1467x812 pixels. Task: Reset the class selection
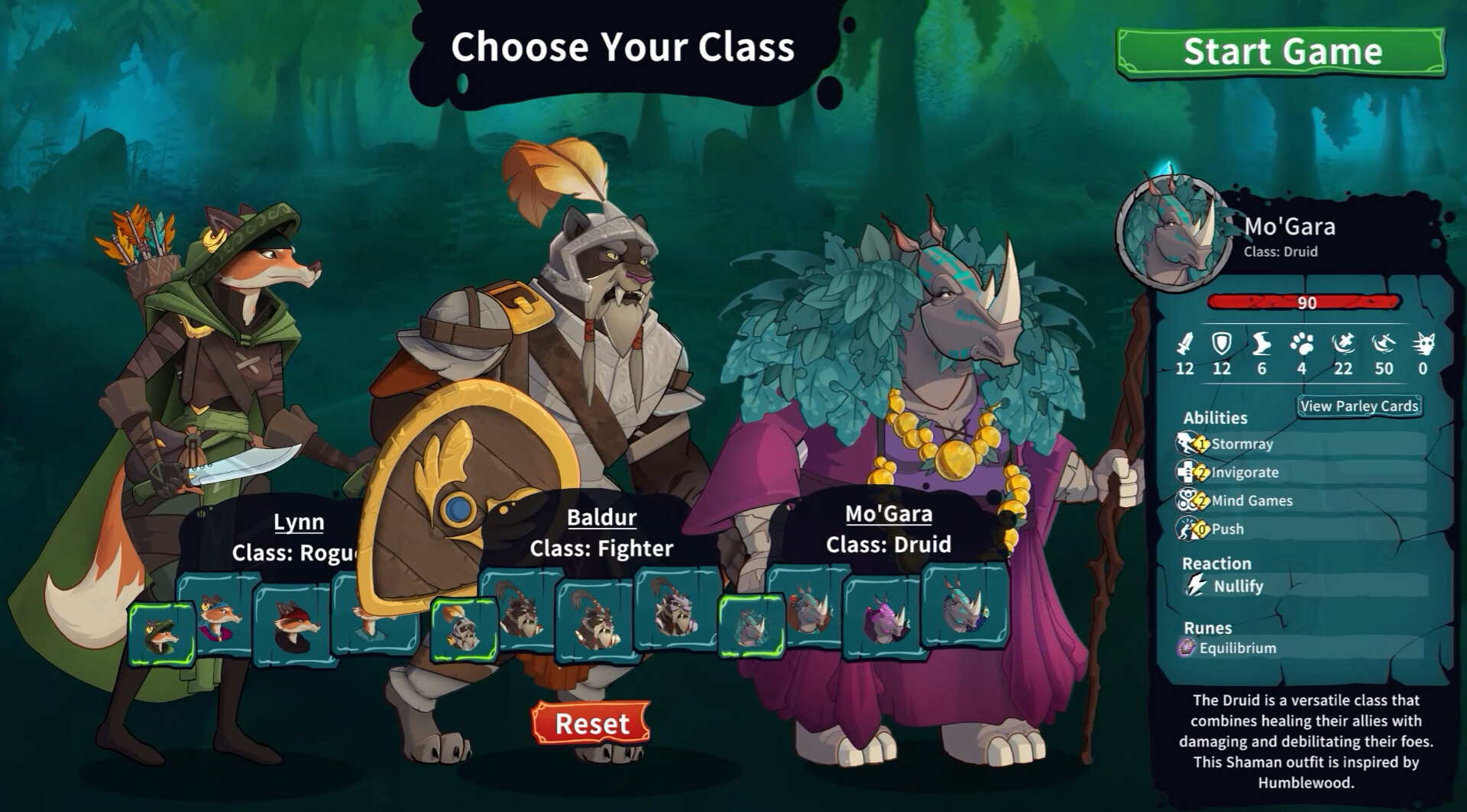point(591,723)
